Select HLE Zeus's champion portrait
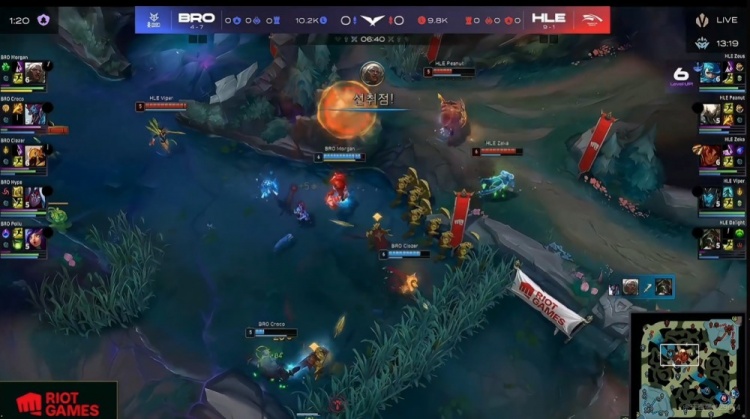The image size is (750, 419). tap(711, 73)
